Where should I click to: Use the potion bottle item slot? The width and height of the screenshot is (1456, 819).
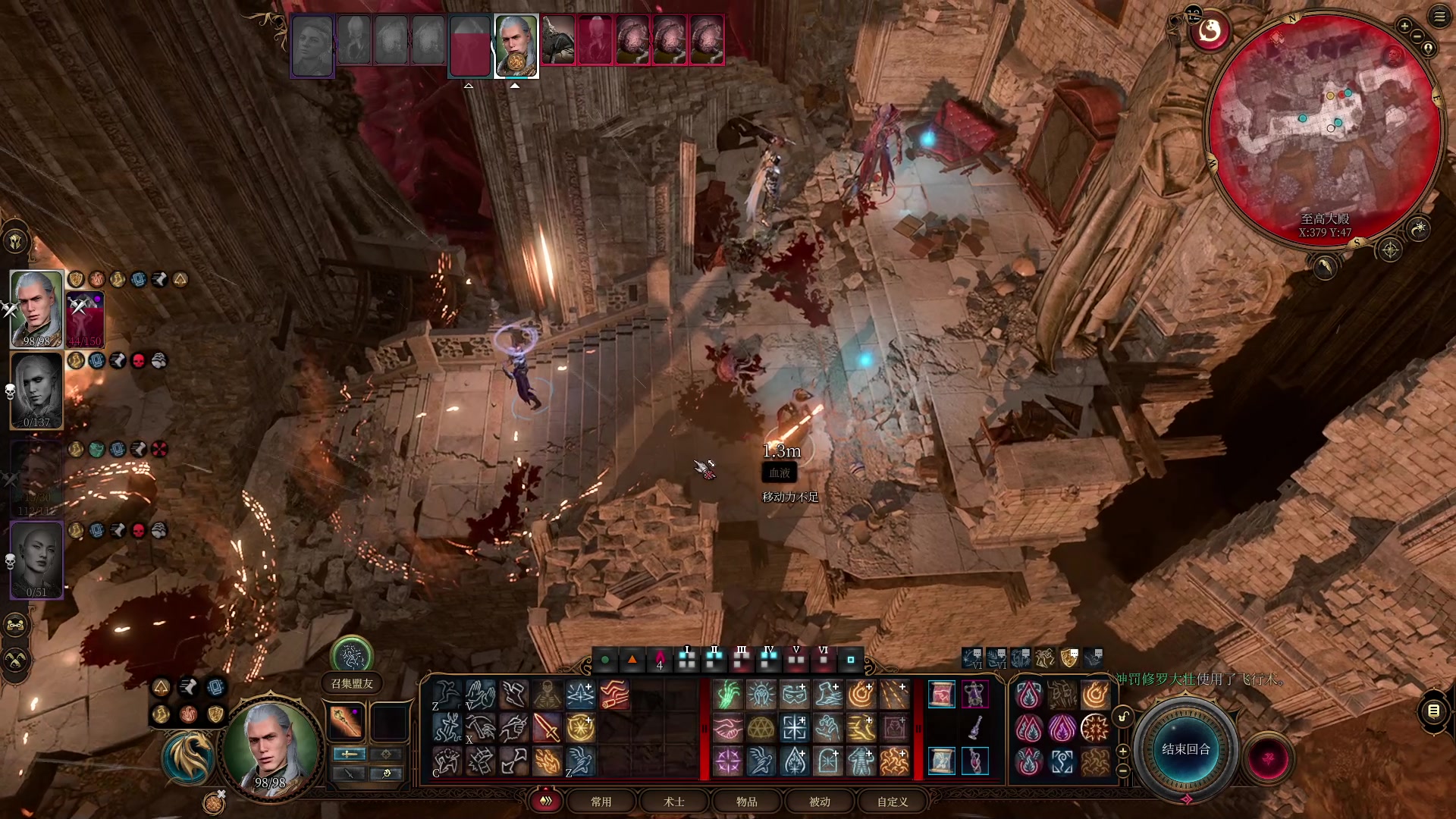[x=975, y=728]
